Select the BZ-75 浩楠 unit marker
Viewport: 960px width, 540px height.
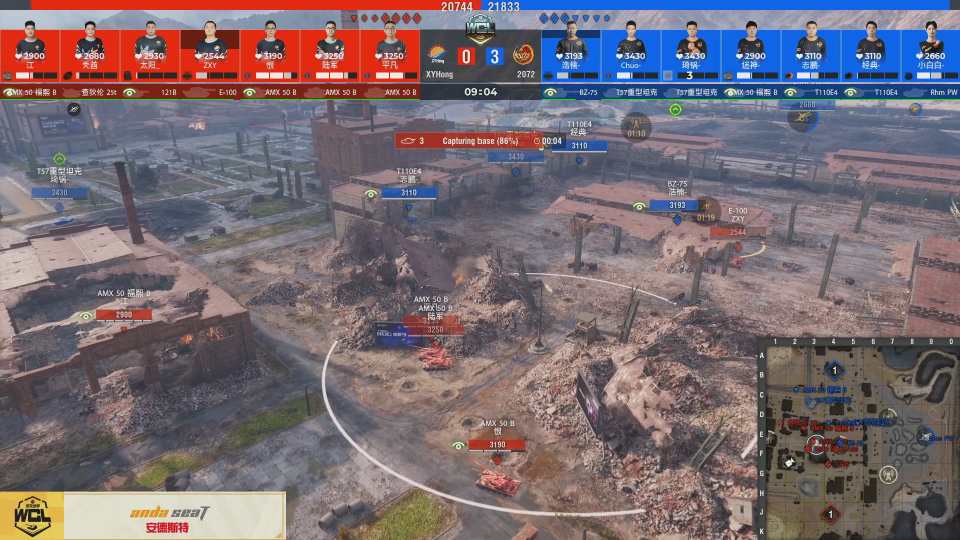pos(676,205)
